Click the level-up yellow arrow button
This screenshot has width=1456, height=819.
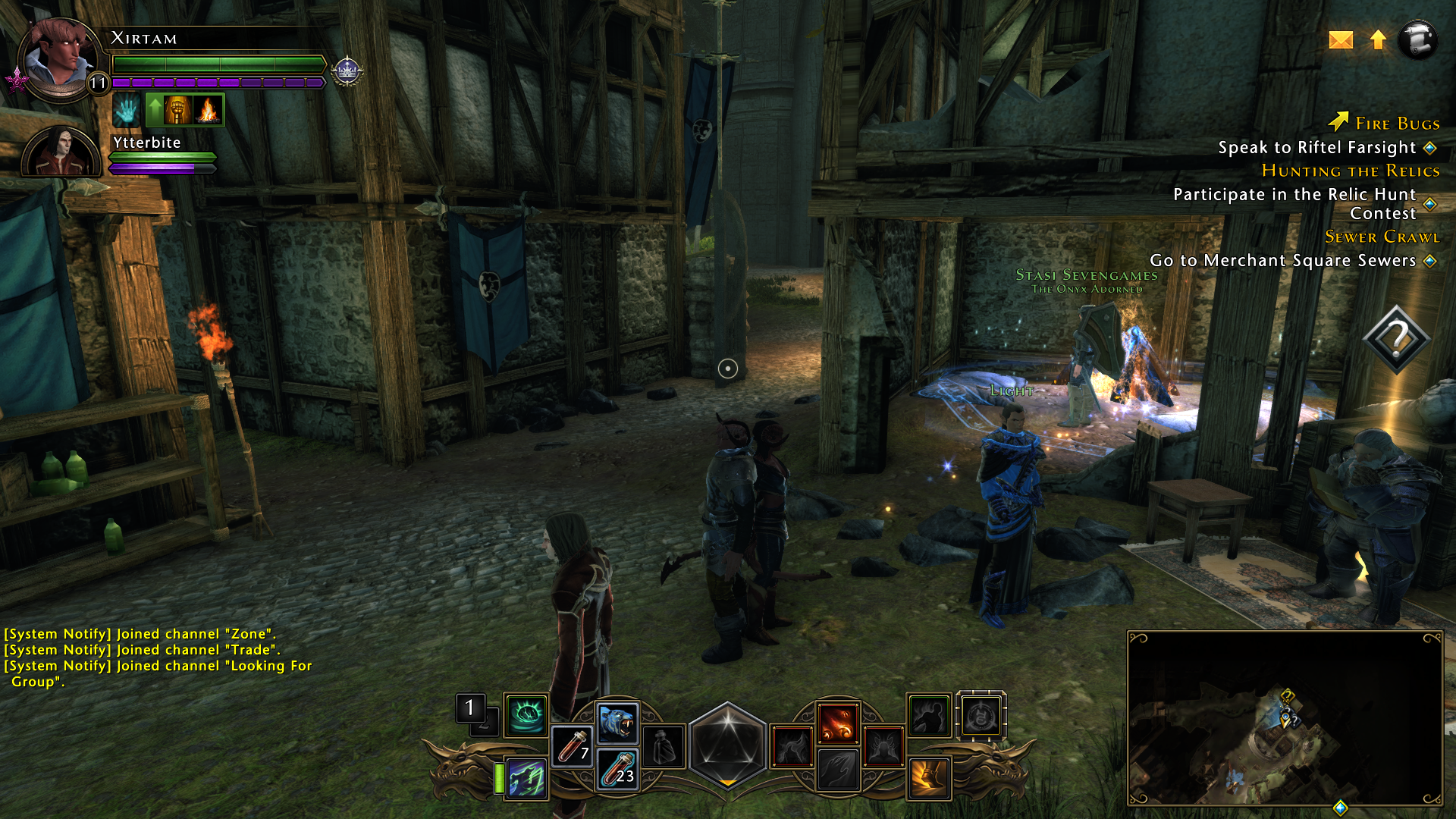pos(1379,40)
